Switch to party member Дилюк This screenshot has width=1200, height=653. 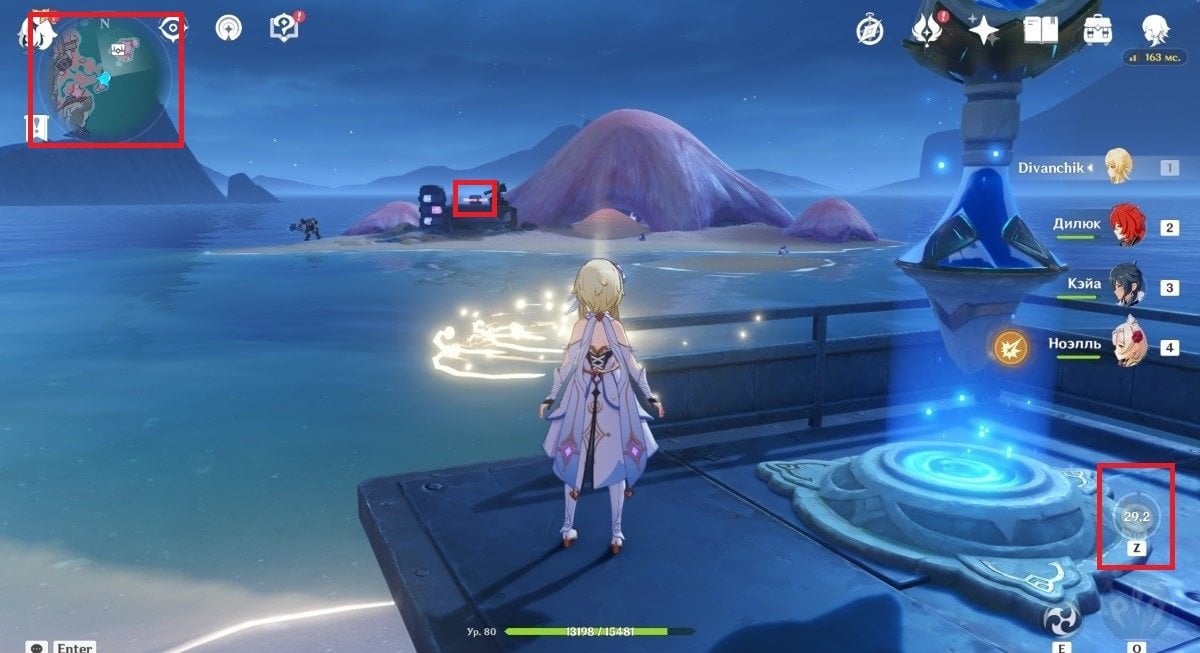(1125, 227)
